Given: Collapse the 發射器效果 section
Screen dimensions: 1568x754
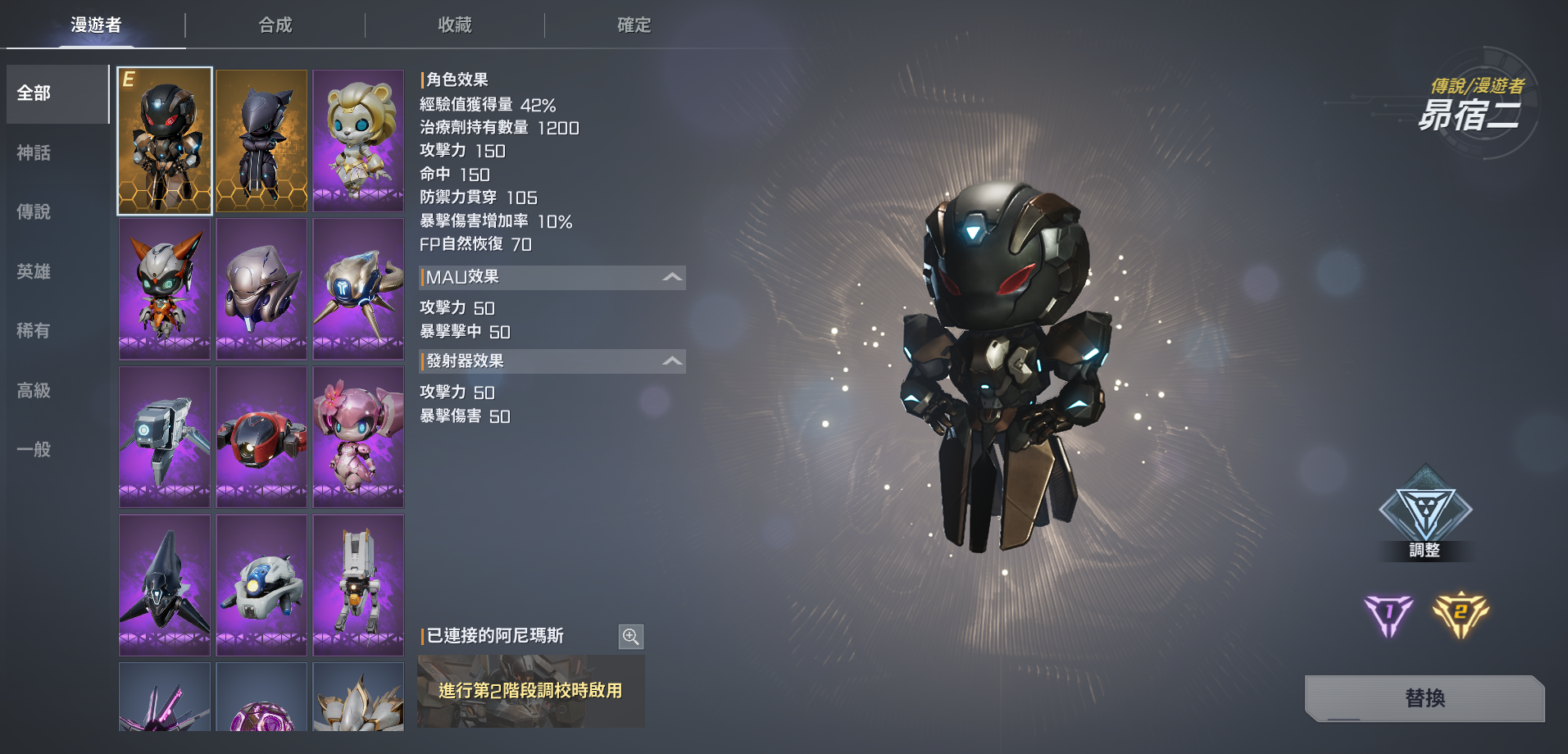Looking at the screenshot, I should click(672, 361).
